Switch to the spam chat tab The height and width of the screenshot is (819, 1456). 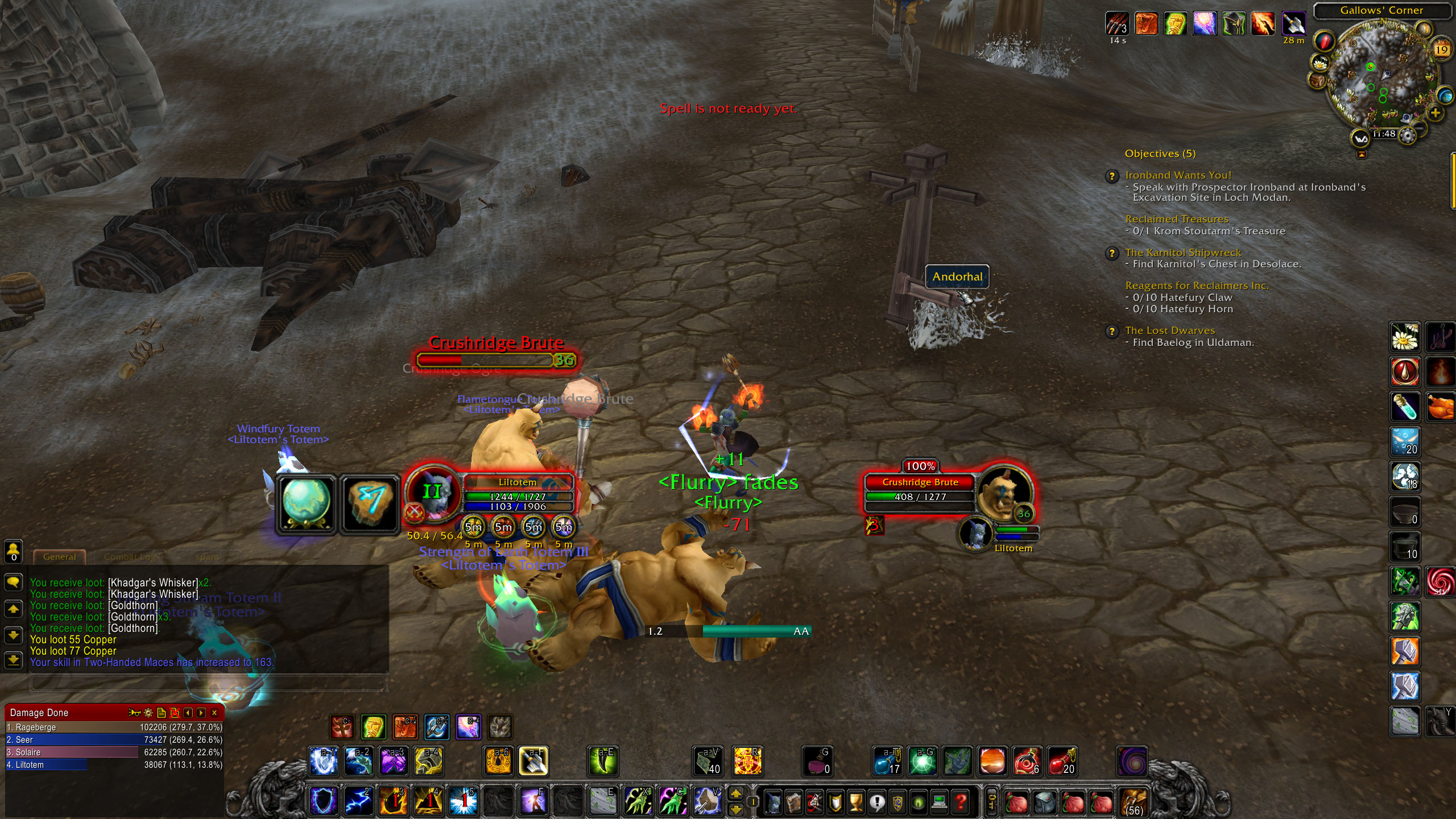tap(207, 557)
